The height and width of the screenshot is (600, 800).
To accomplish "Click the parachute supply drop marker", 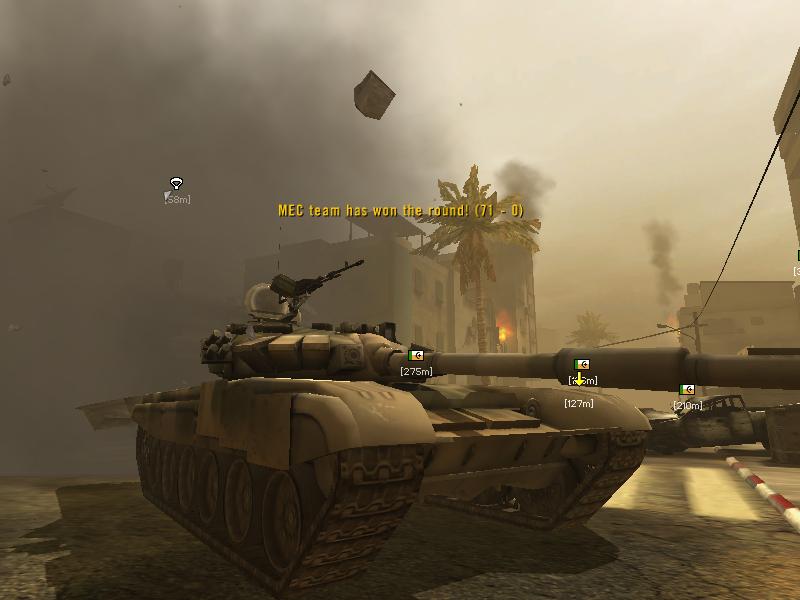I will [x=177, y=184].
